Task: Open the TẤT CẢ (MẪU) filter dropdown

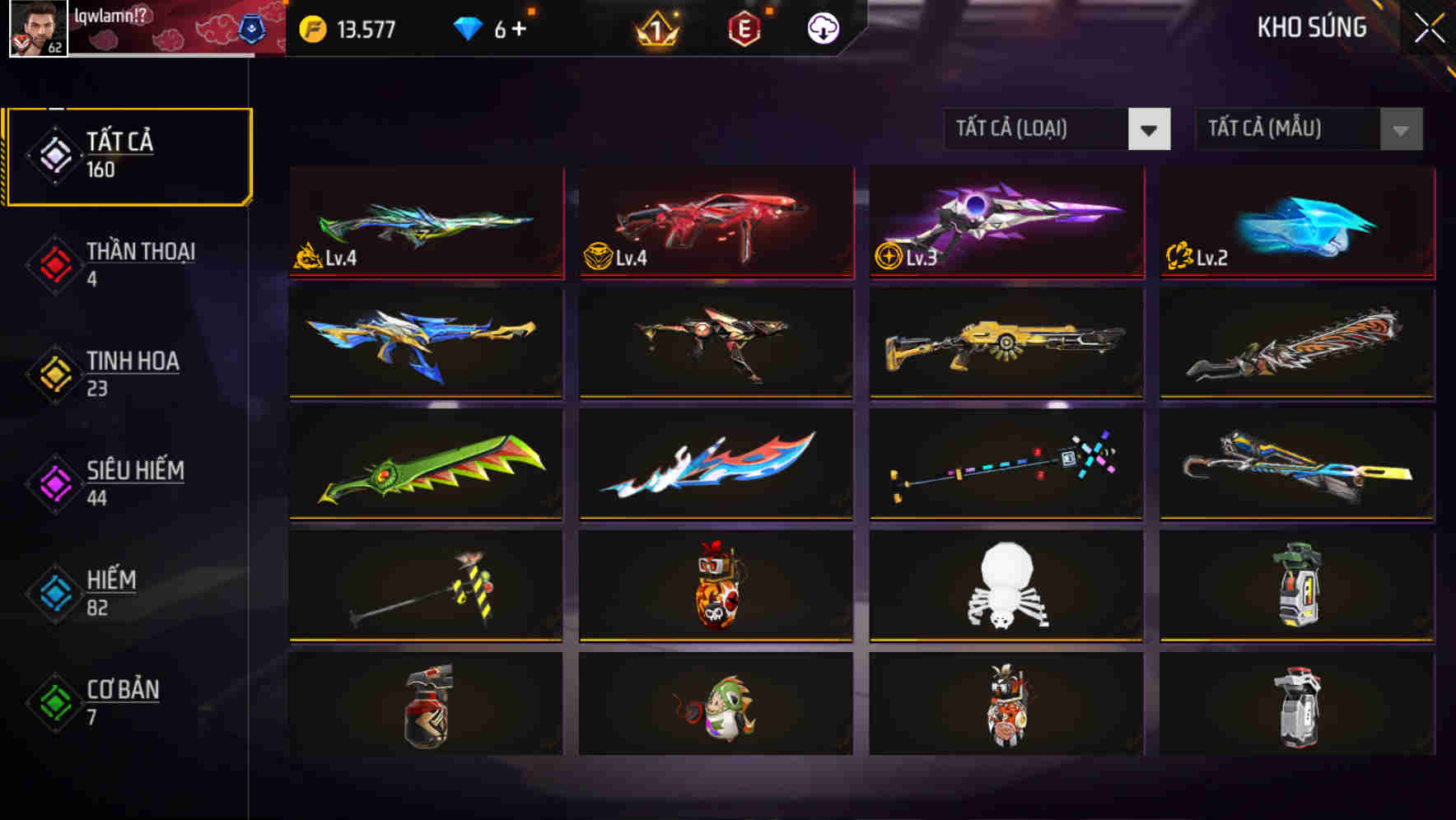Action: pos(1308,129)
